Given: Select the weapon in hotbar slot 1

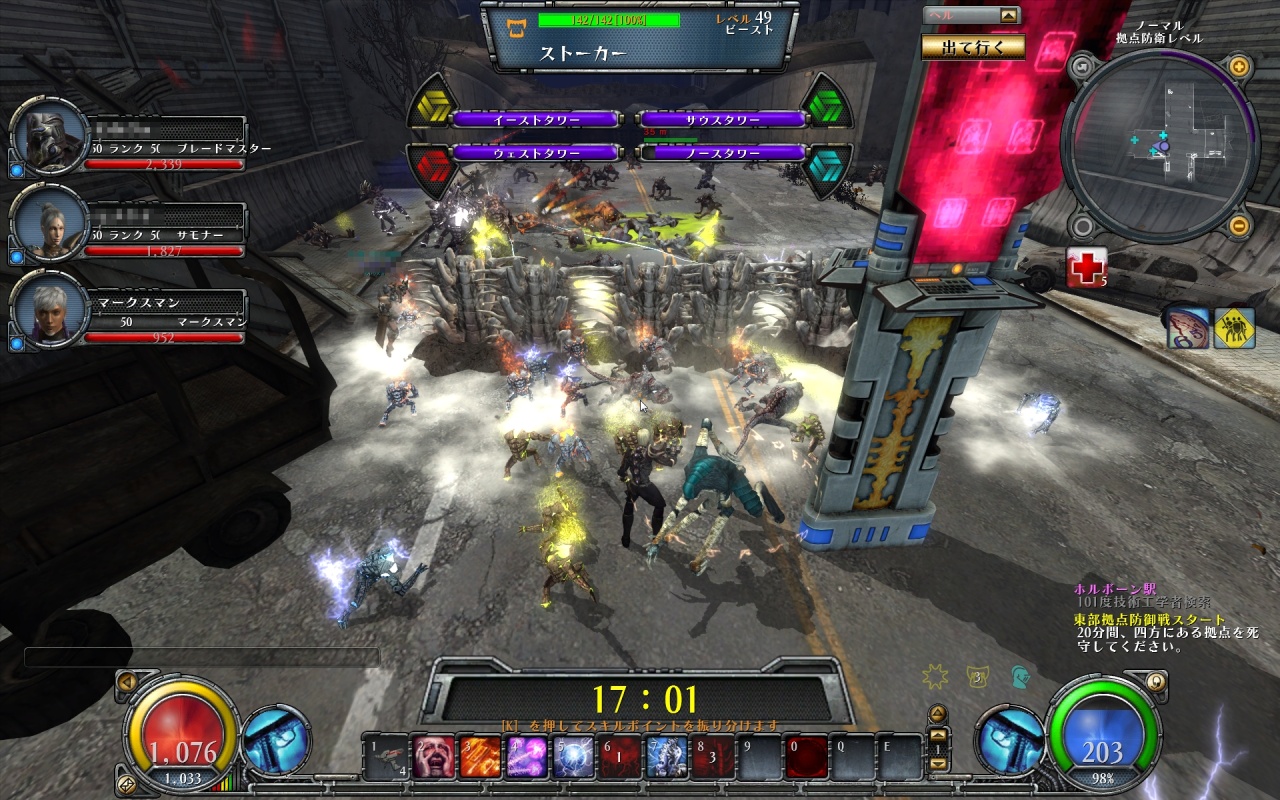Looking at the screenshot, I should pos(388,757).
